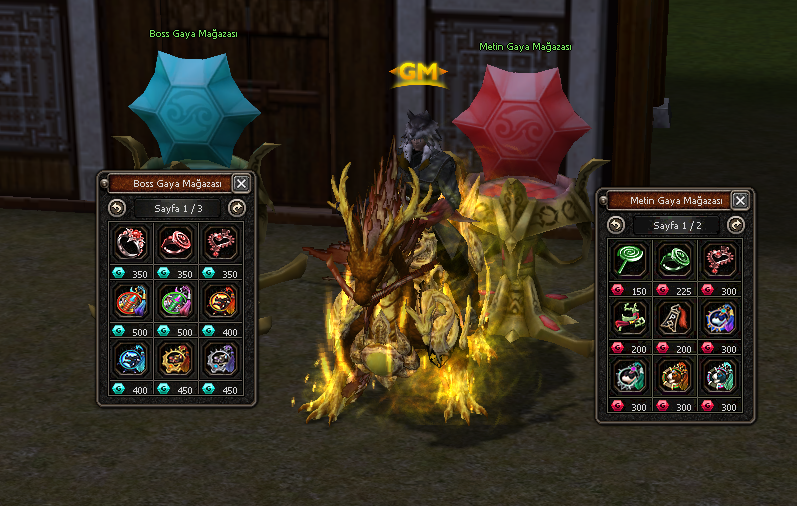This screenshot has height=506, width=797.
Task: Go to previous page in Boss Gaya shop
Action: (117, 208)
